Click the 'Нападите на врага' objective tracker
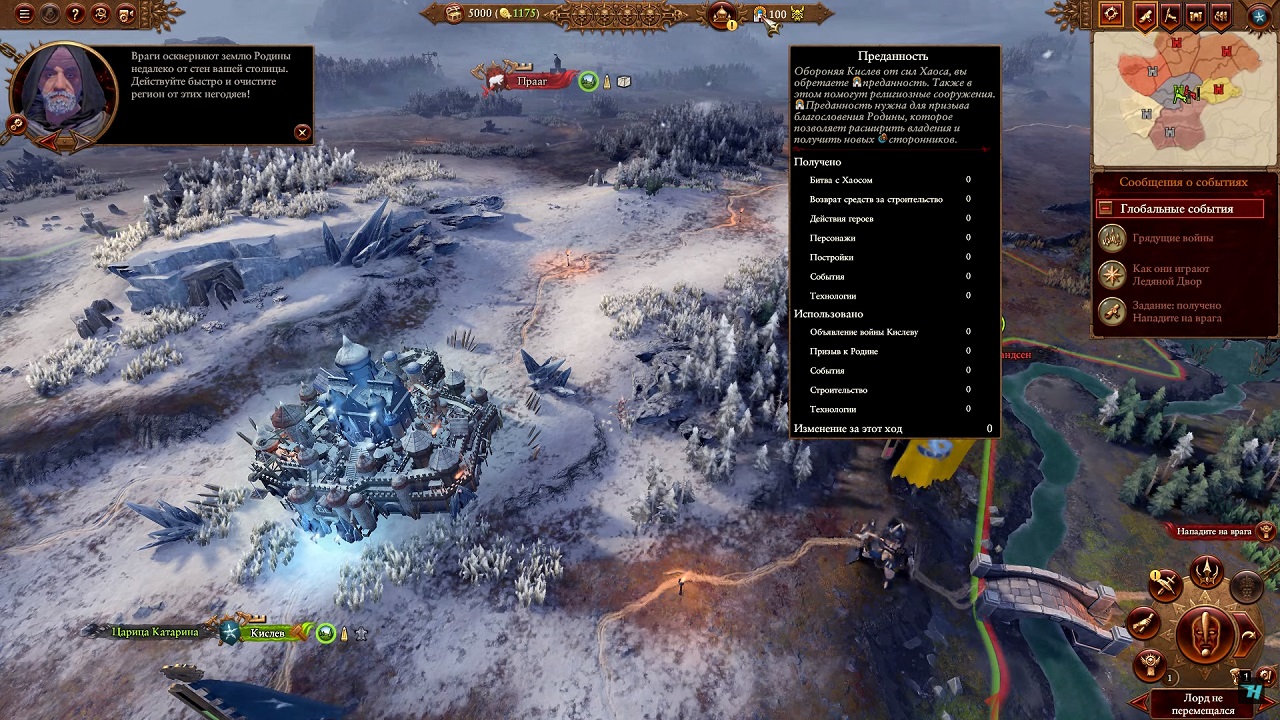The height and width of the screenshot is (720, 1280). coord(1214,531)
